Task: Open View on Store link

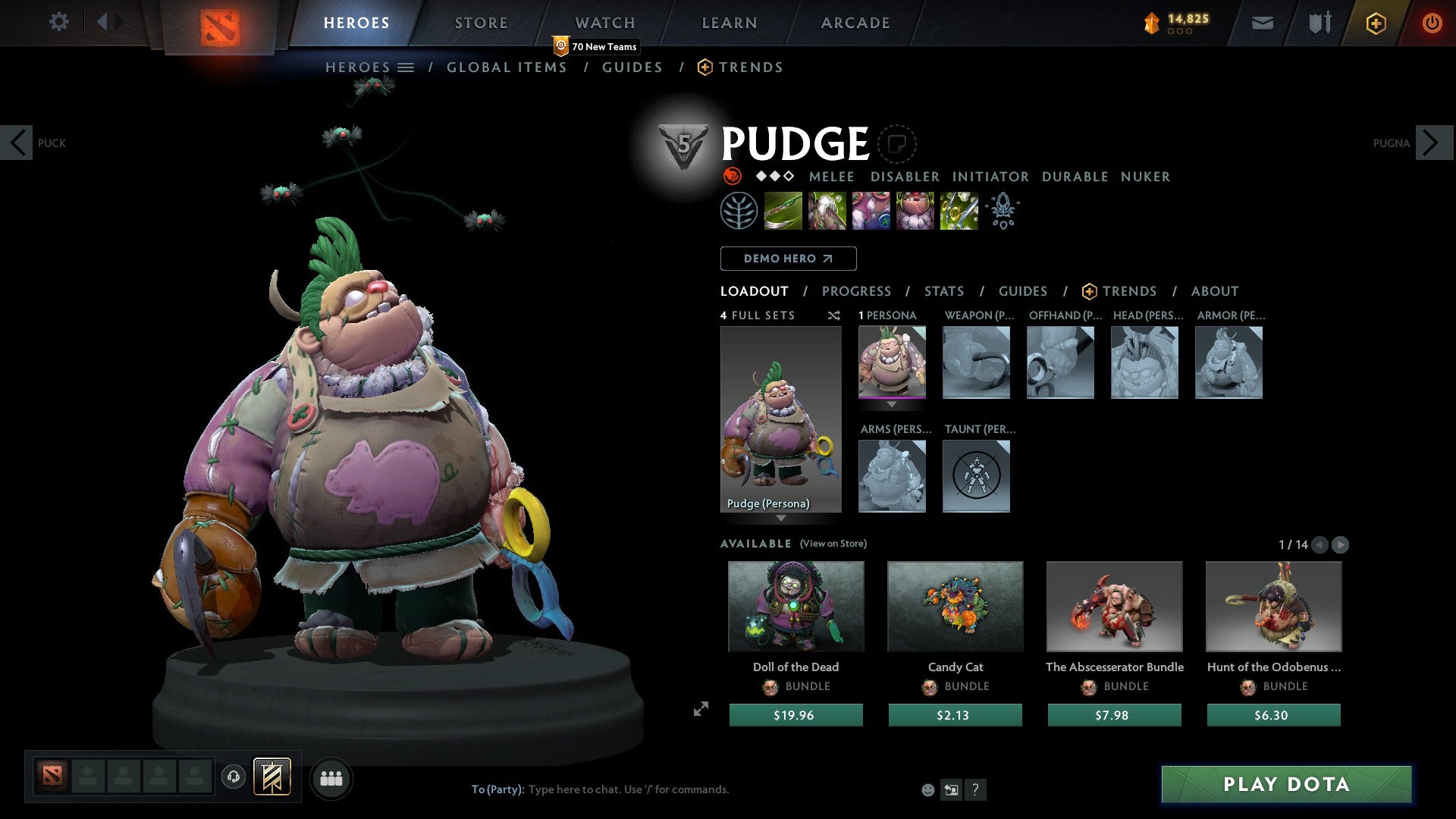Action: pos(833,544)
